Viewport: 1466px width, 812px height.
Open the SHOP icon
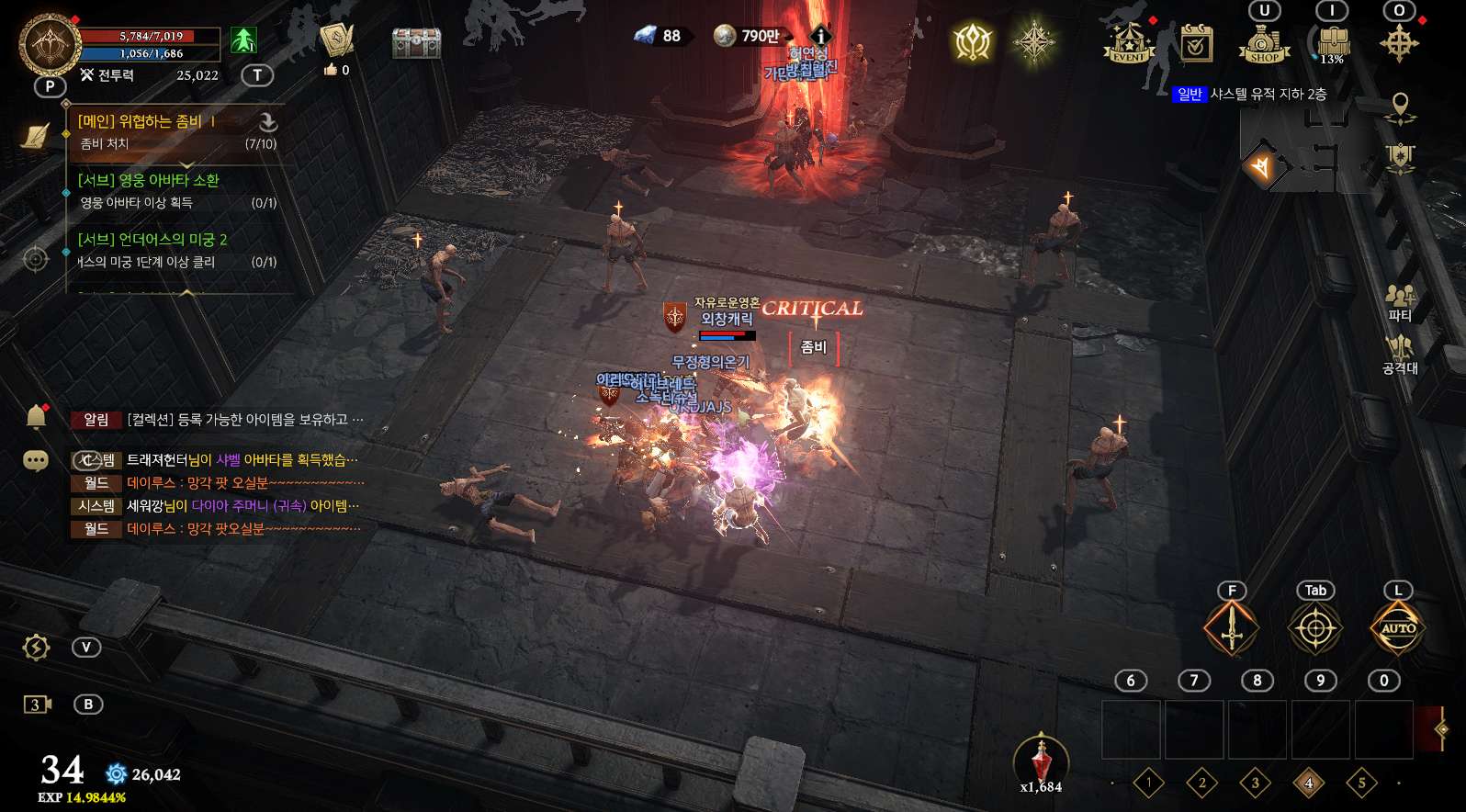pyautogui.click(x=1264, y=43)
